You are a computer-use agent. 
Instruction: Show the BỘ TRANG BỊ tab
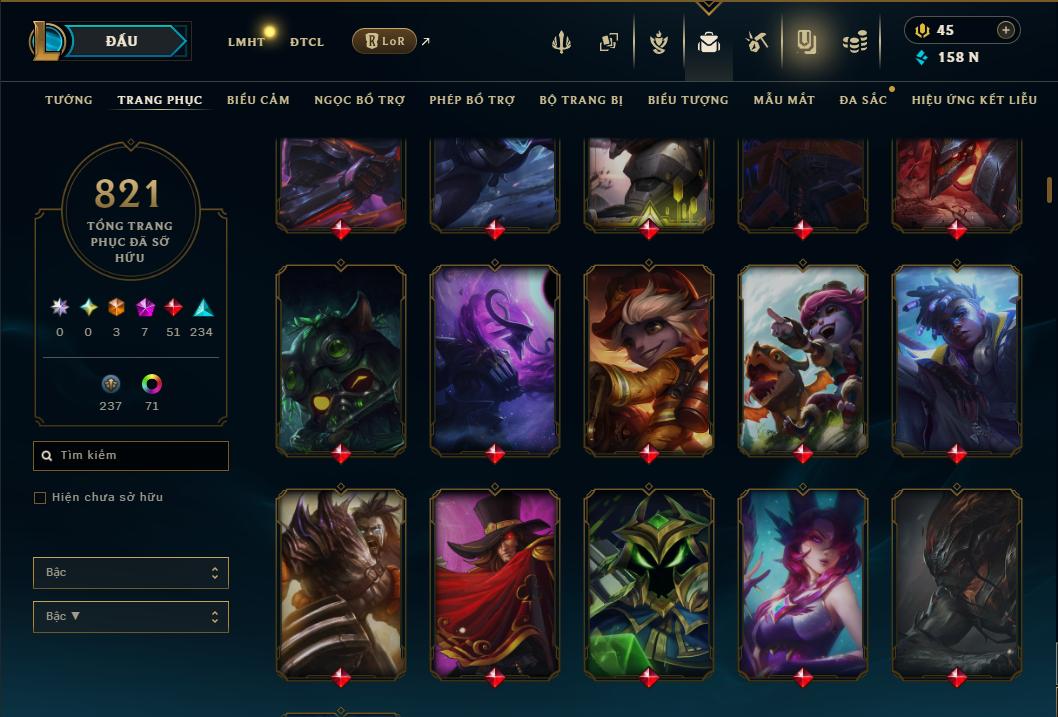point(581,100)
